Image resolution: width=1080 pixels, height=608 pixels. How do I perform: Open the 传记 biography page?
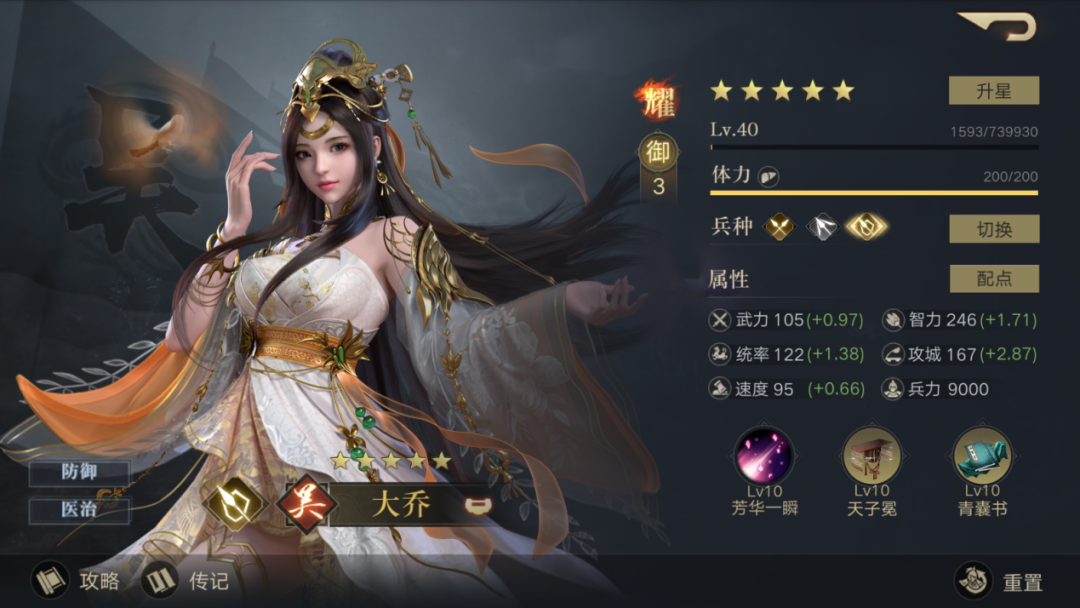pyautogui.click(x=186, y=580)
